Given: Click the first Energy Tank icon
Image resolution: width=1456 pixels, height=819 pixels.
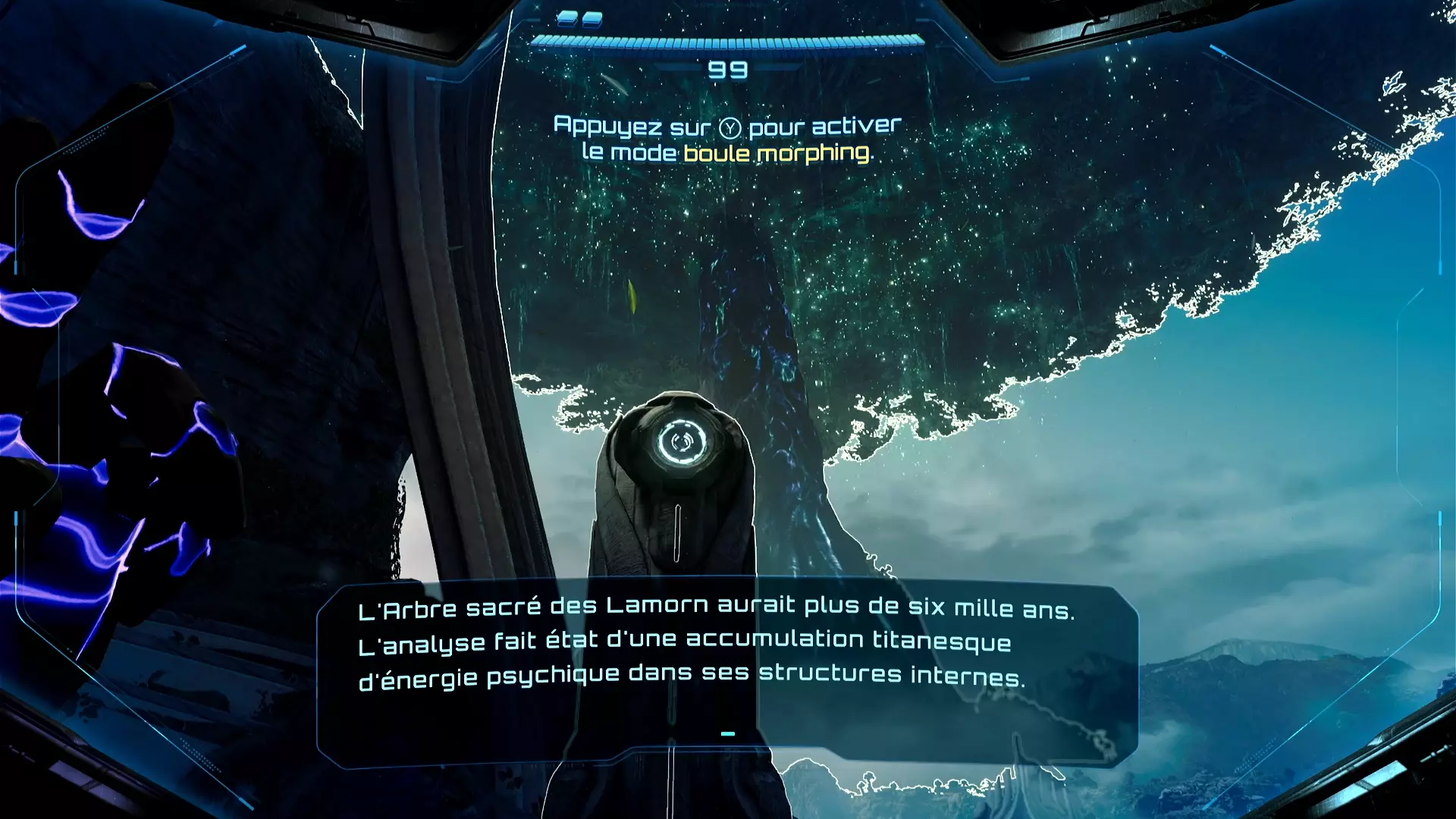Looking at the screenshot, I should tap(566, 19).
